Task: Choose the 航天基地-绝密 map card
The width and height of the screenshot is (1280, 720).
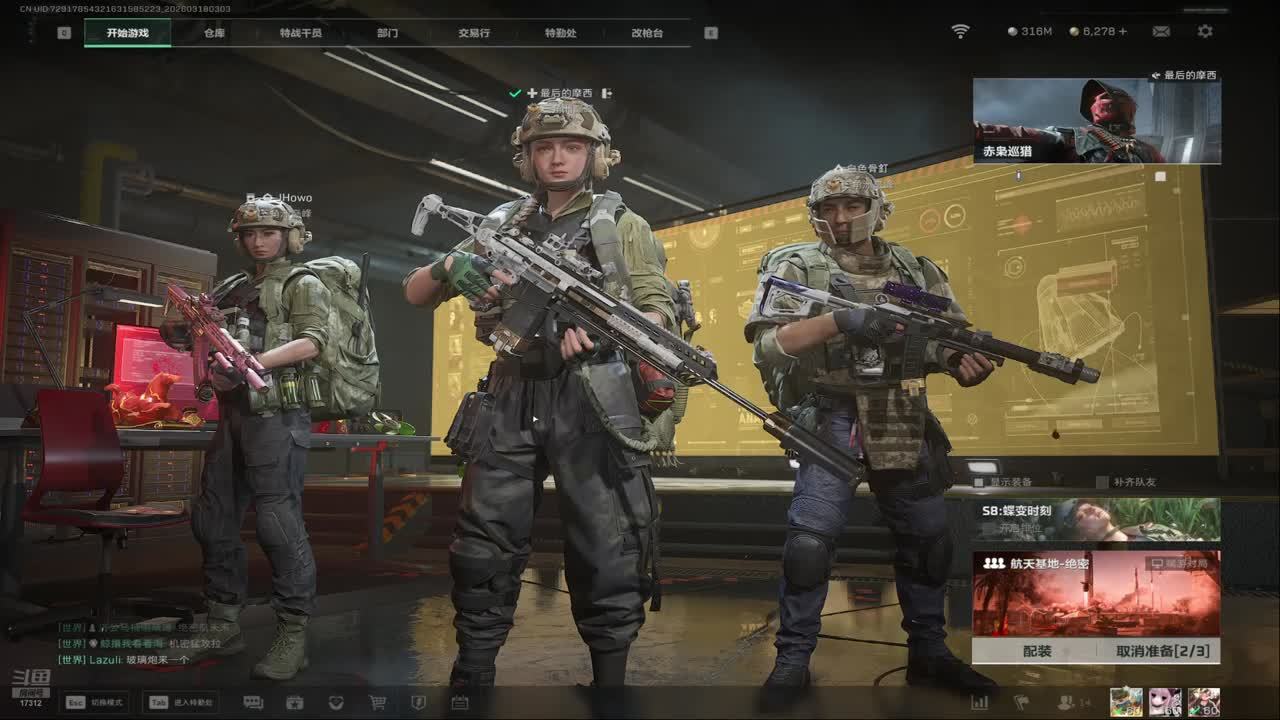Action: 1096,594
